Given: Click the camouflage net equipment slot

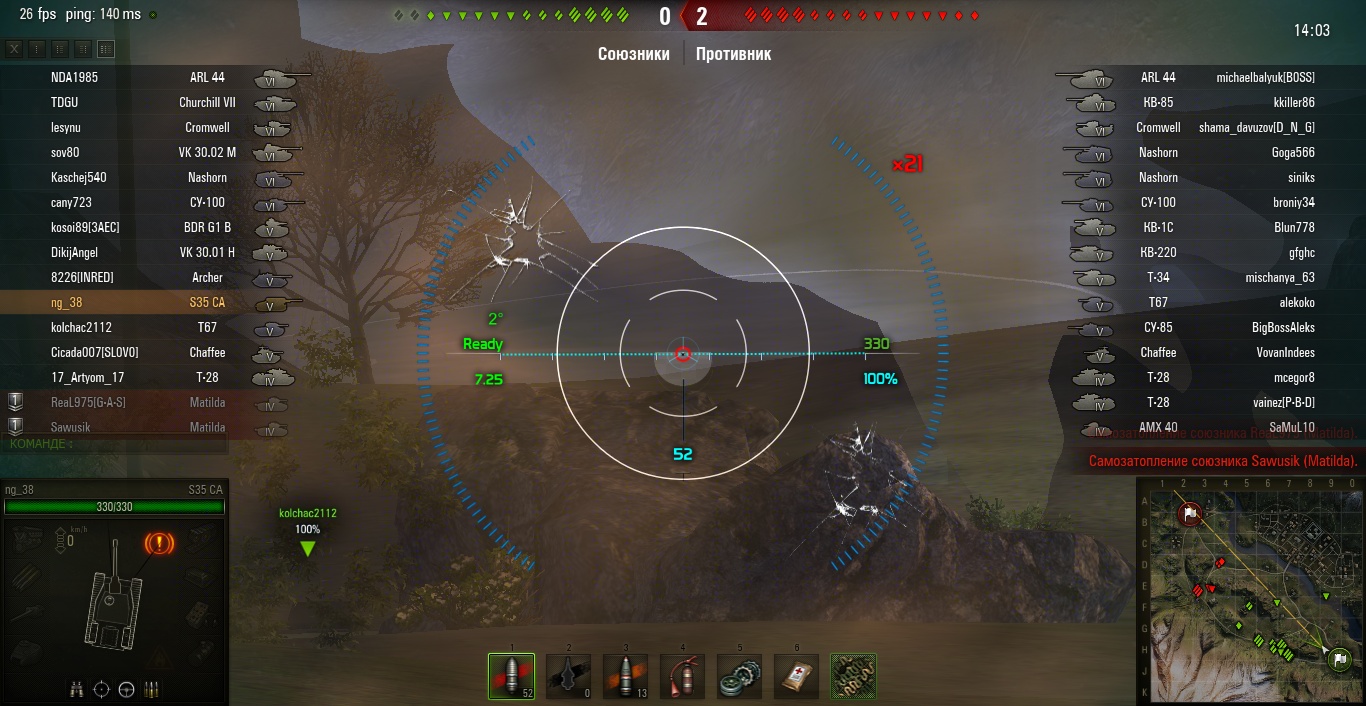Looking at the screenshot, I should pos(853,676).
